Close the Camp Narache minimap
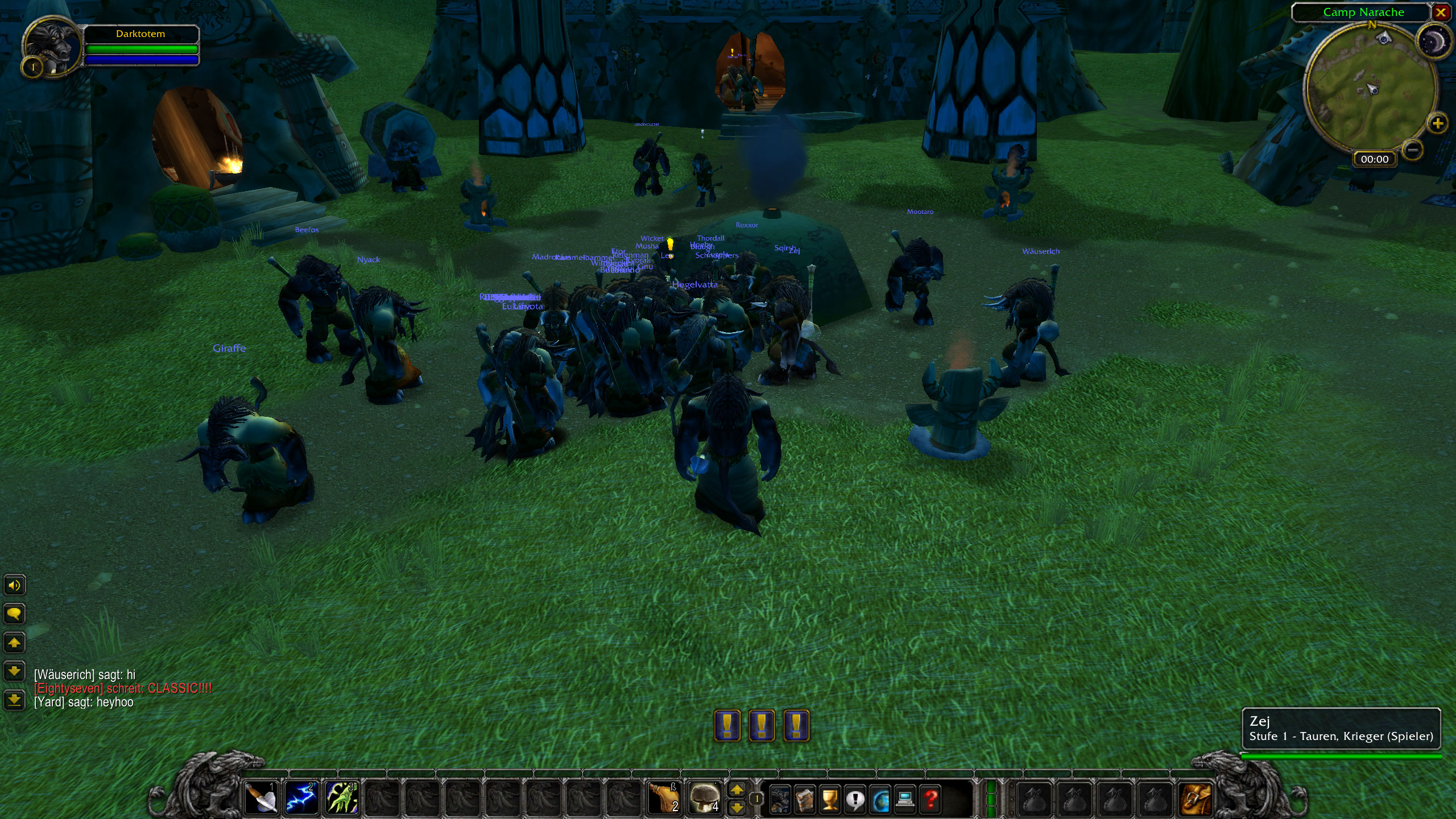1456x819 pixels. [x=1441, y=13]
